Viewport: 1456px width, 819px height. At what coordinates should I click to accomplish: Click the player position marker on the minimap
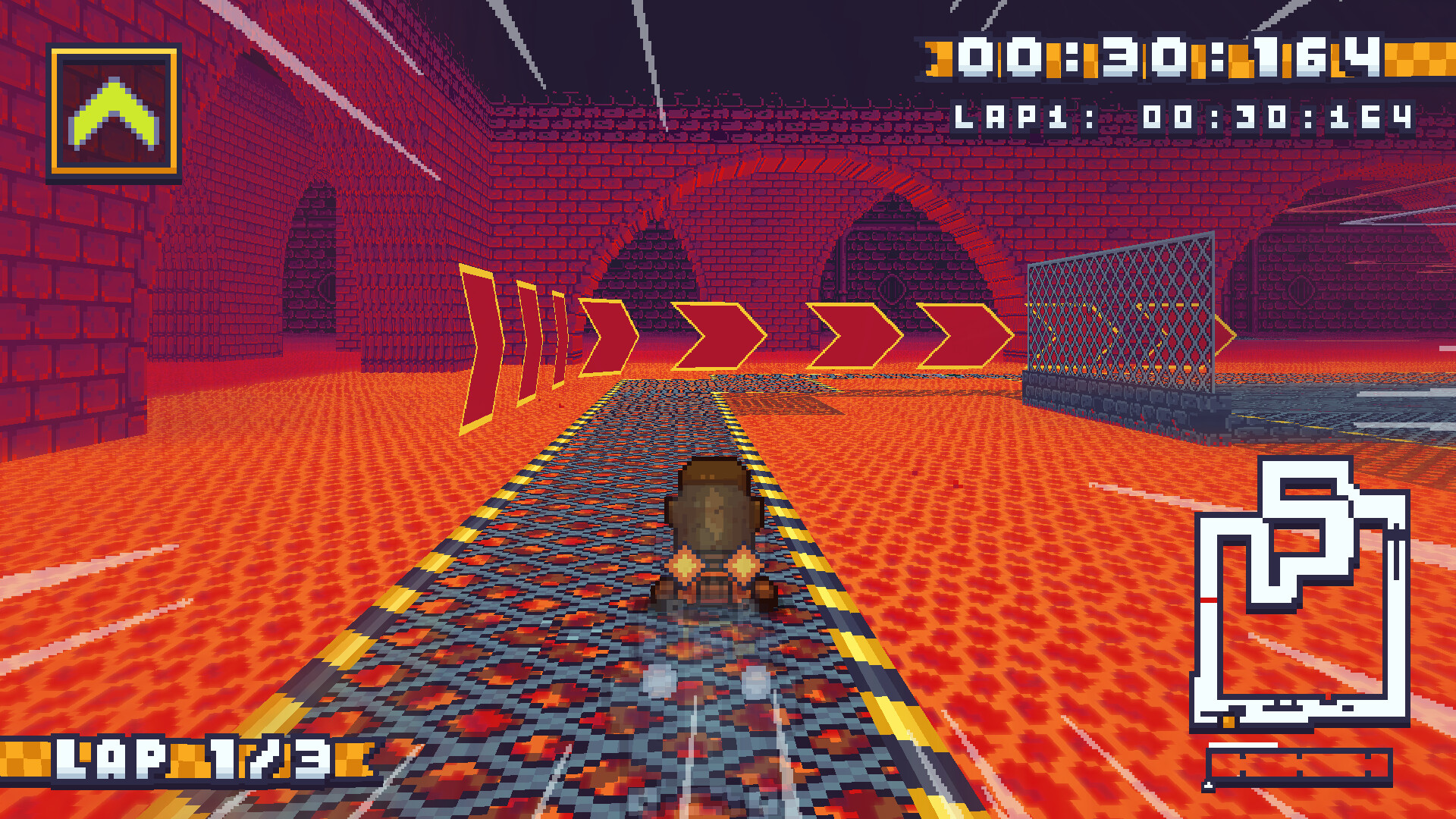point(1228,721)
